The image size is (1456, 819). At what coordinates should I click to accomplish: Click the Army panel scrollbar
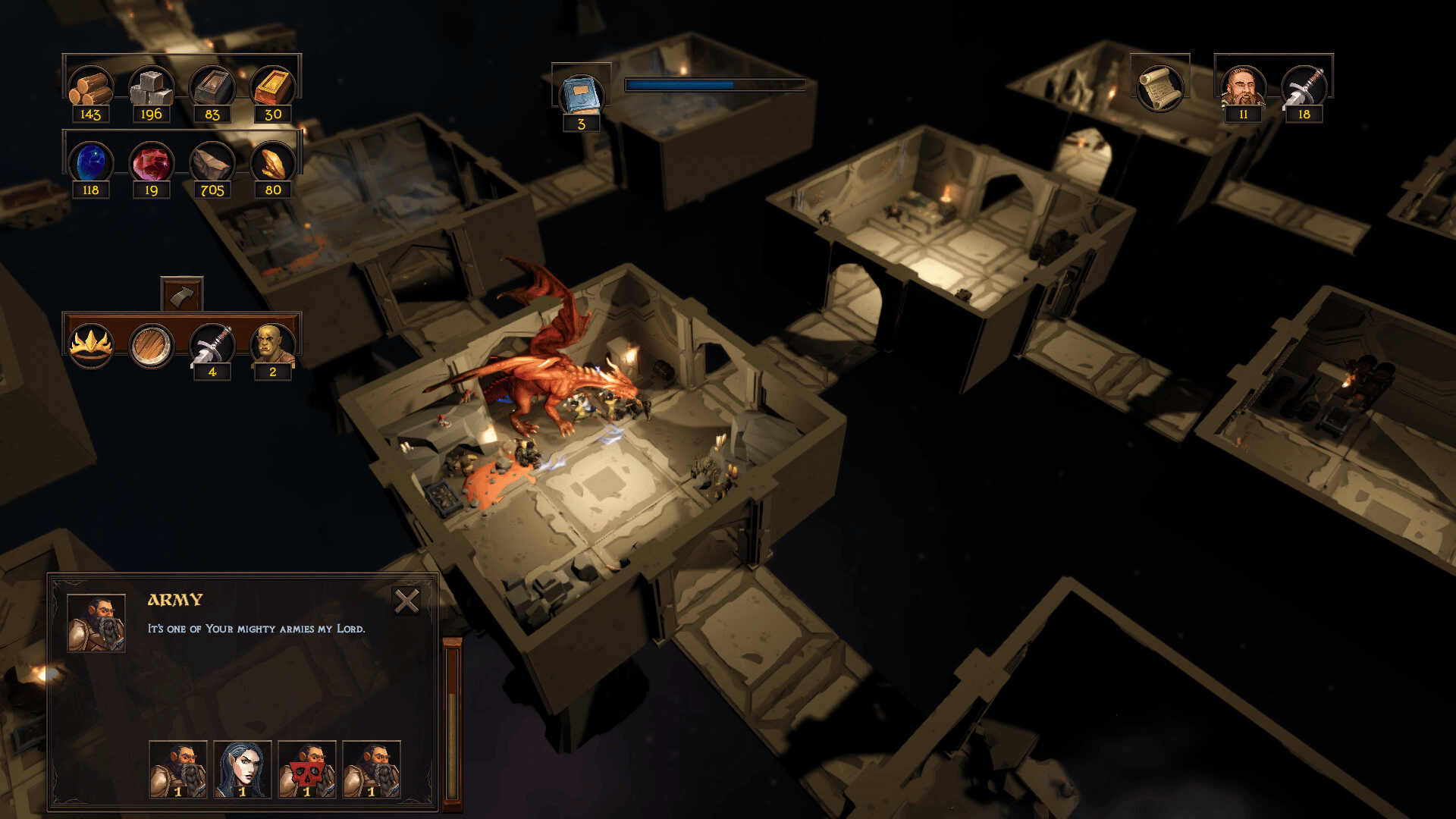coord(452,720)
